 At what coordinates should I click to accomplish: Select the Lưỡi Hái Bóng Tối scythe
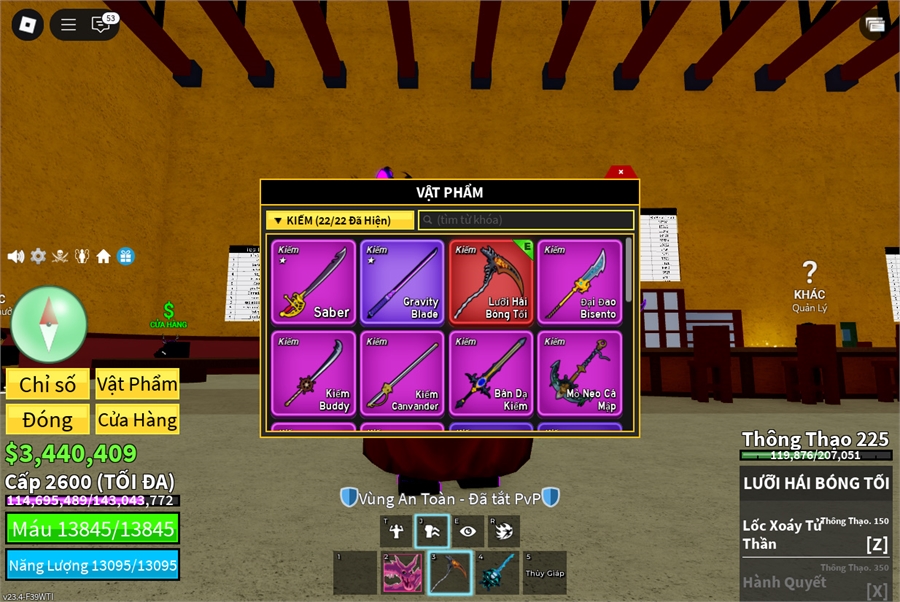click(491, 281)
